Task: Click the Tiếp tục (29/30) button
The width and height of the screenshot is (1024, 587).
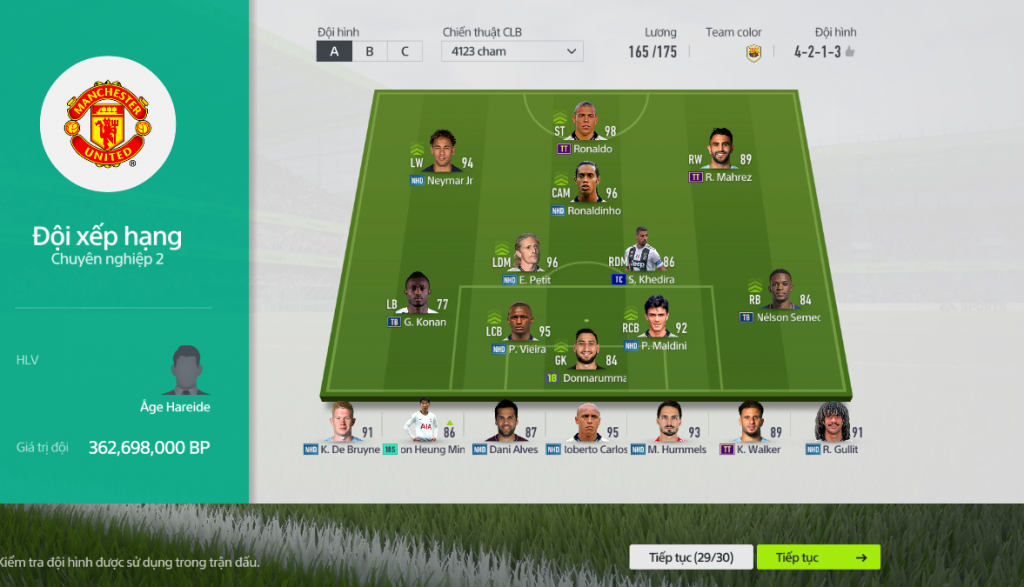Action: 690,557
